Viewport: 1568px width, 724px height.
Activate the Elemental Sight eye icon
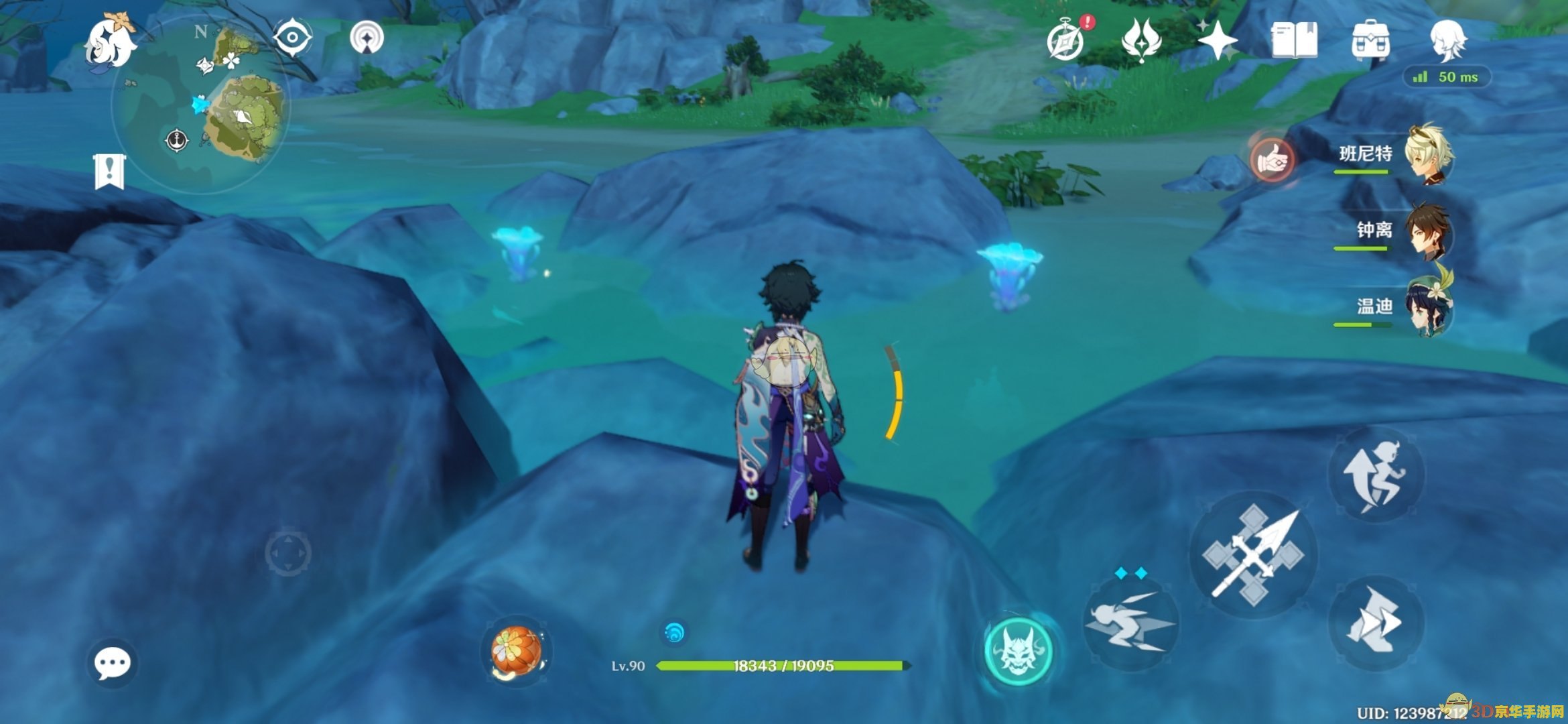(x=293, y=37)
